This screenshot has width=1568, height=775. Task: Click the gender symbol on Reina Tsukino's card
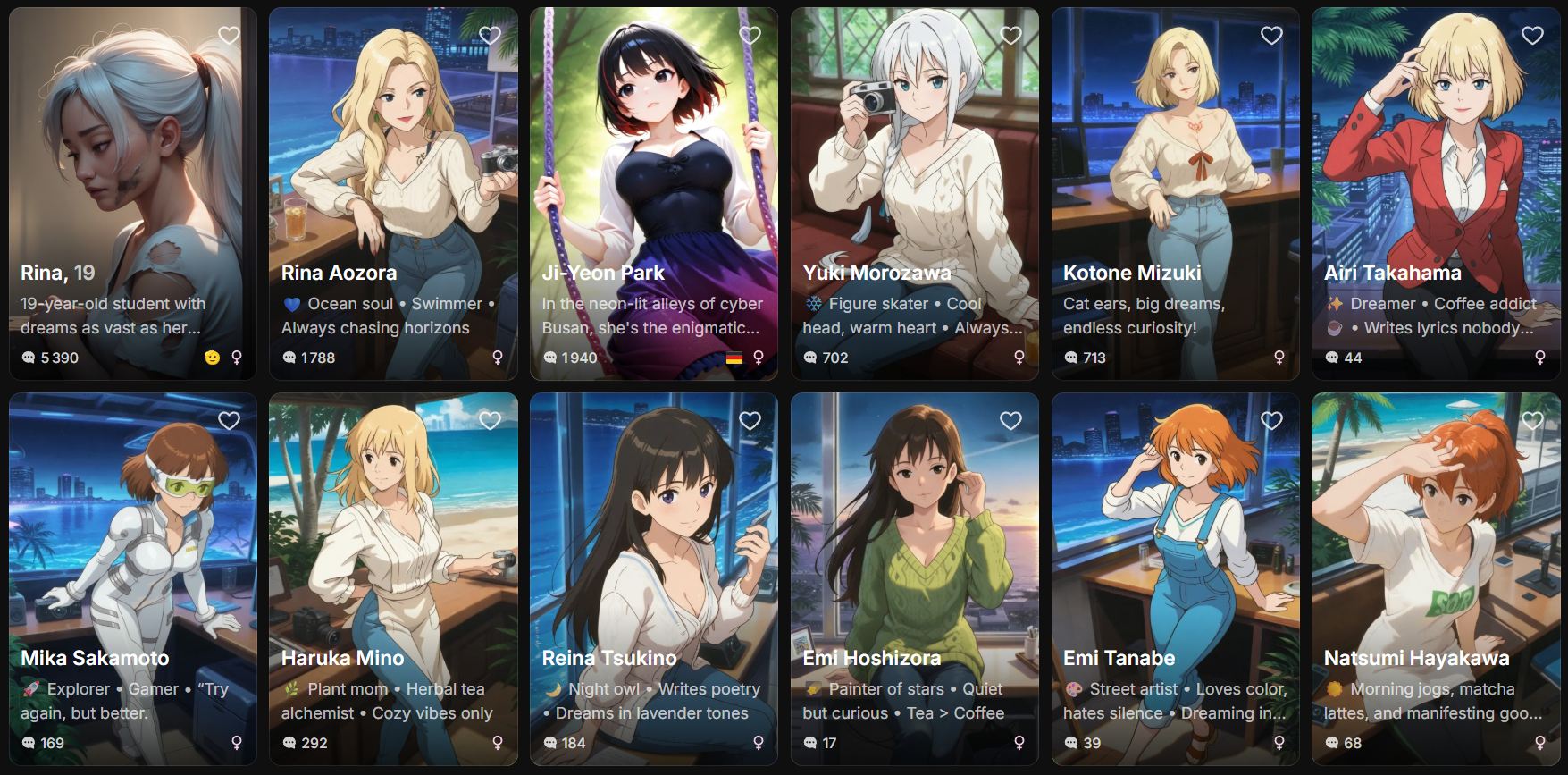click(x=757, y=743)
